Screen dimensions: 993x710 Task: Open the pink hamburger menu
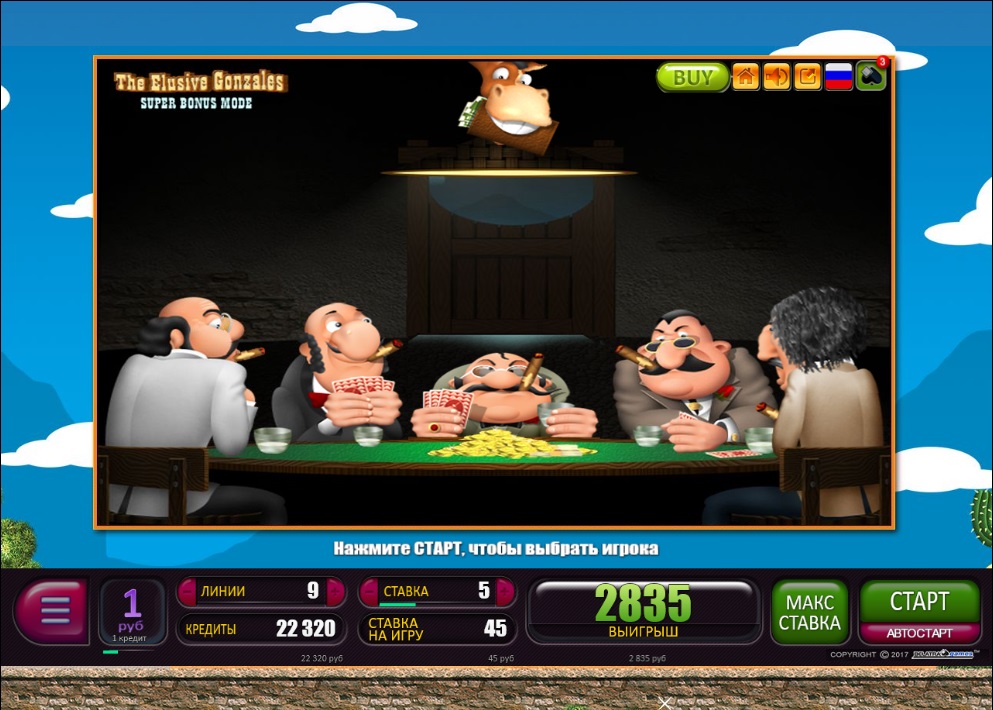pyautogui.click(x=52, y=609)
